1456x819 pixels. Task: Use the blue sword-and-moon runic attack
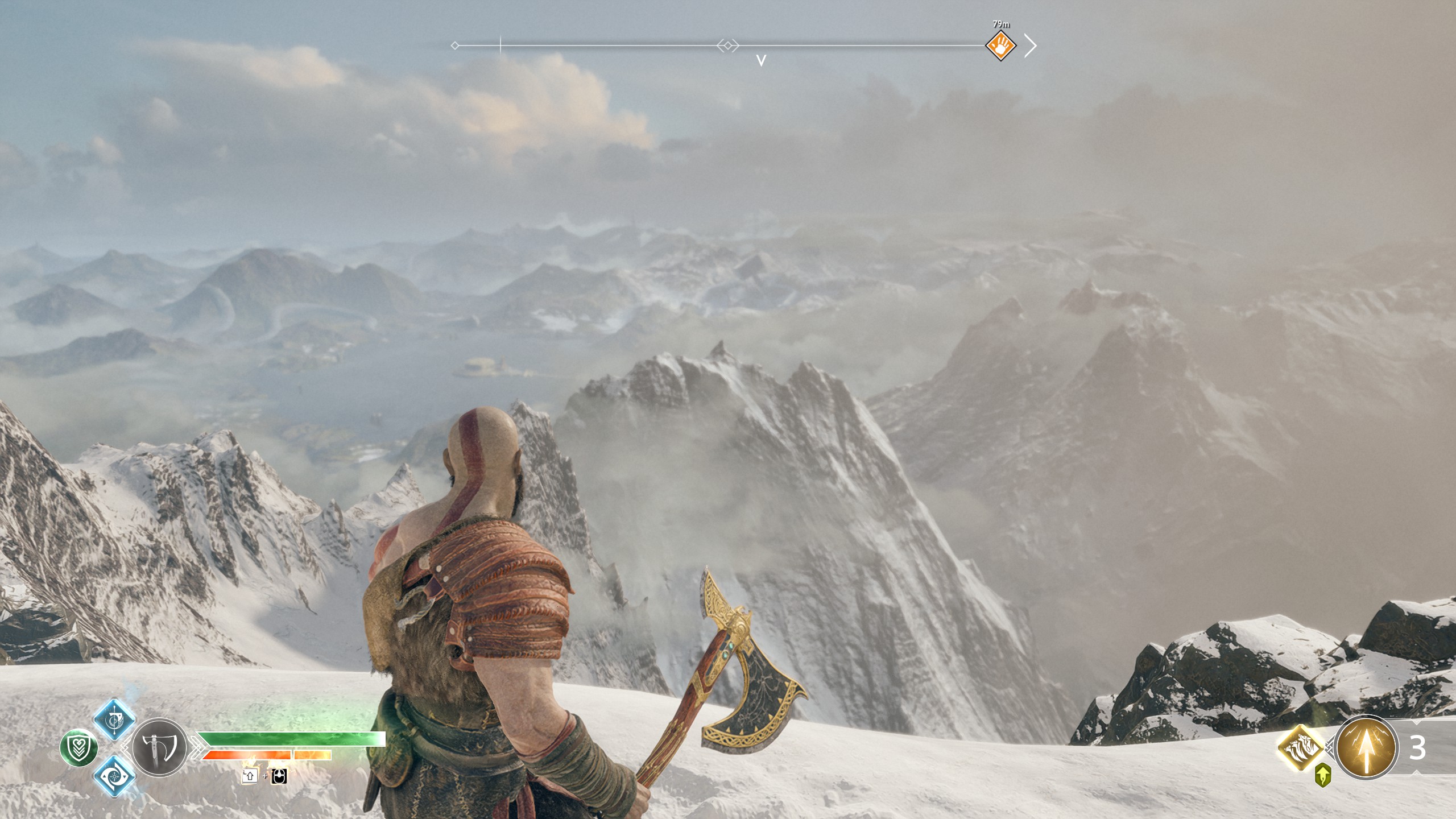114,719
